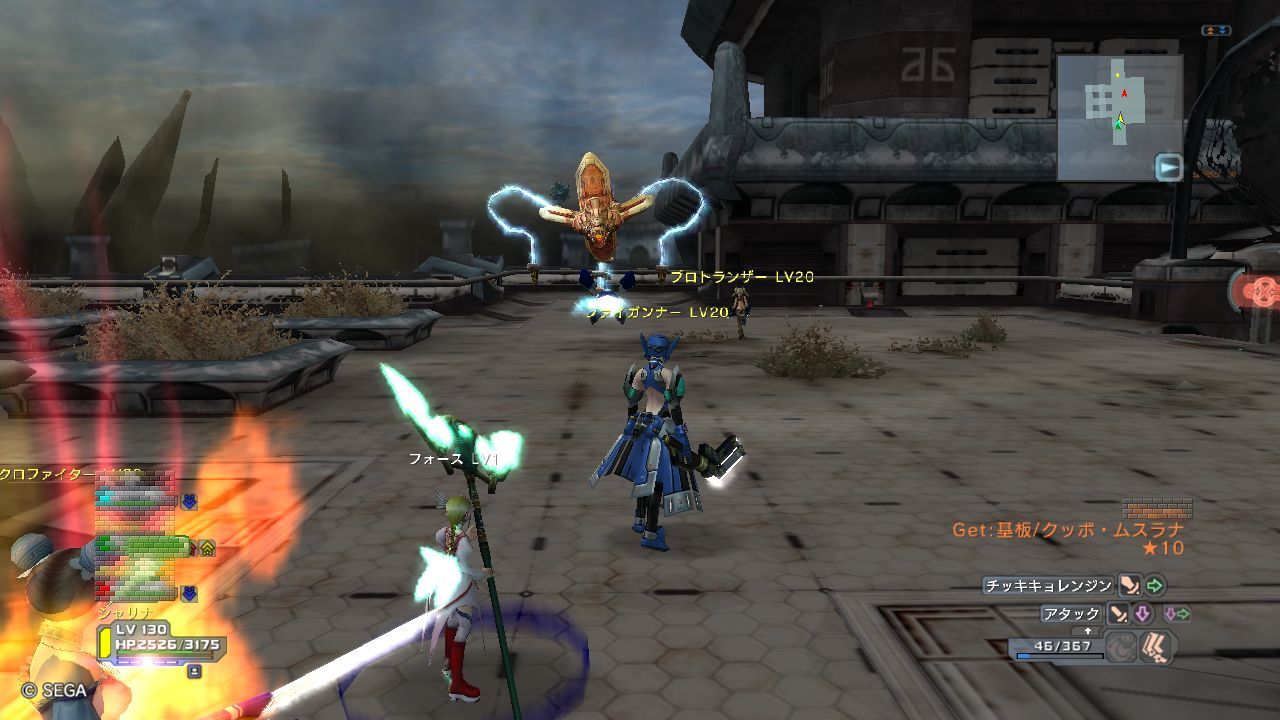Activate the purple down-arrow palette icon

coord(1142,614)
